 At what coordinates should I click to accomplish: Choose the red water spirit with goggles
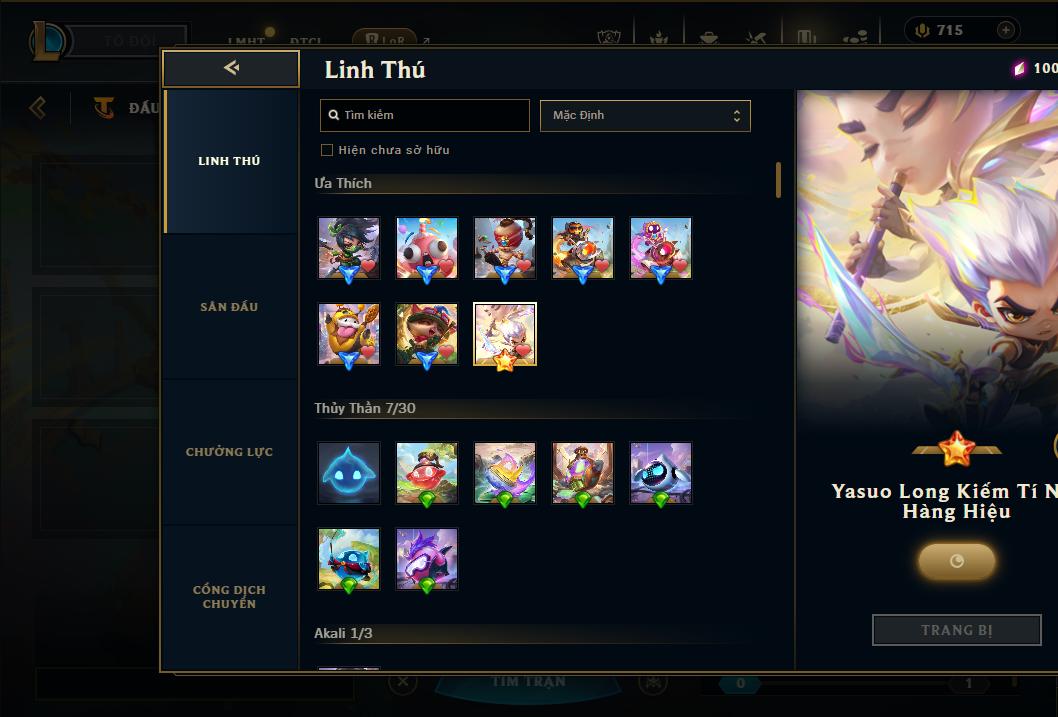tap(427, 472)
